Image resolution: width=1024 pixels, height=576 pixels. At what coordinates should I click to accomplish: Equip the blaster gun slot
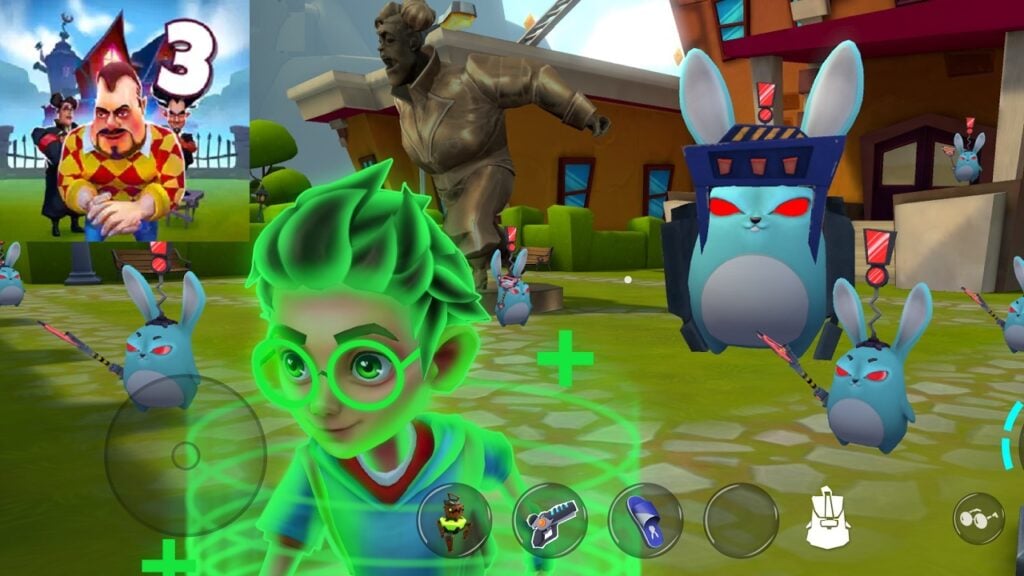549,520
